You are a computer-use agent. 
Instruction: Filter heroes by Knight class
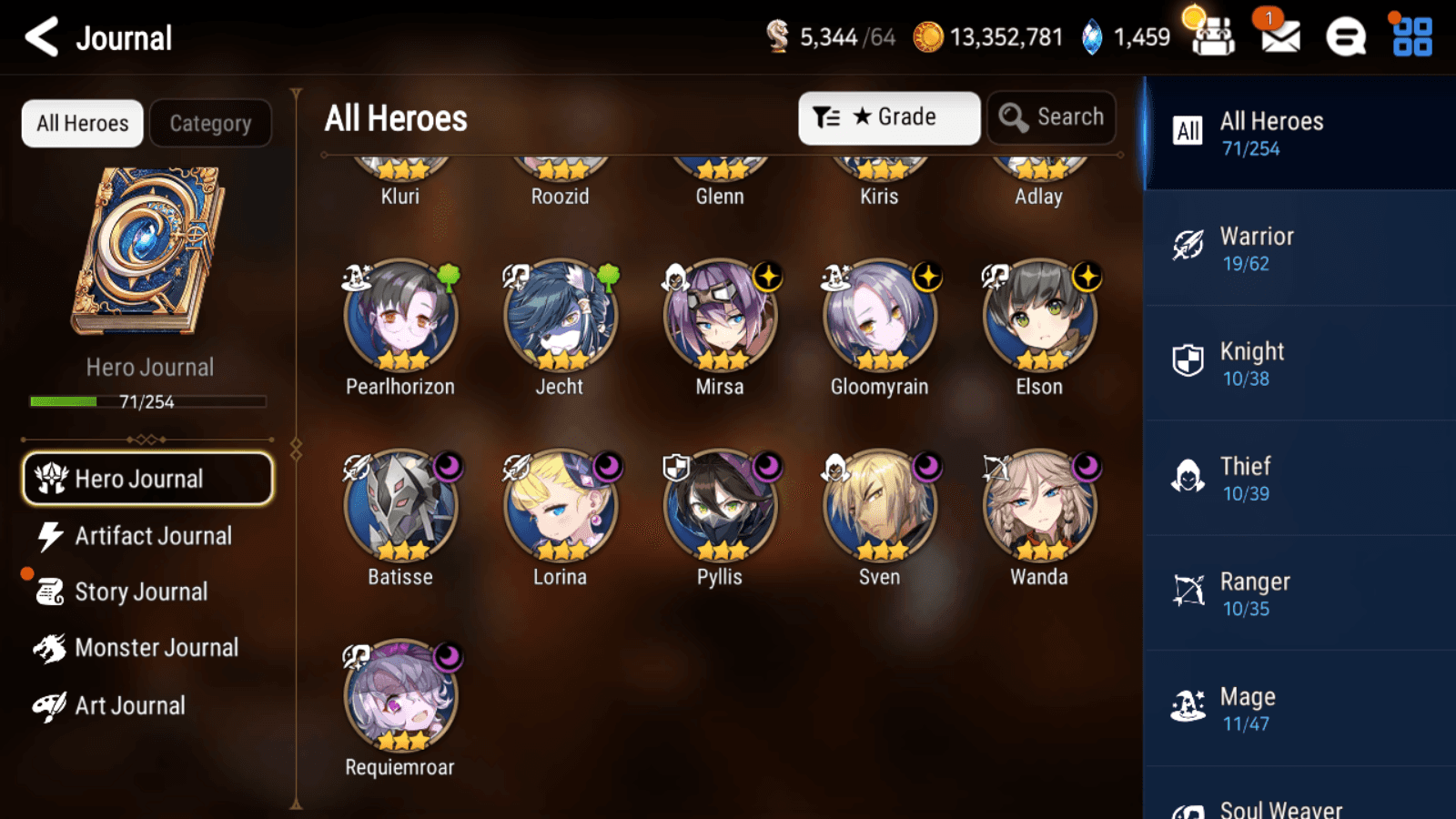click(1299, 363)
